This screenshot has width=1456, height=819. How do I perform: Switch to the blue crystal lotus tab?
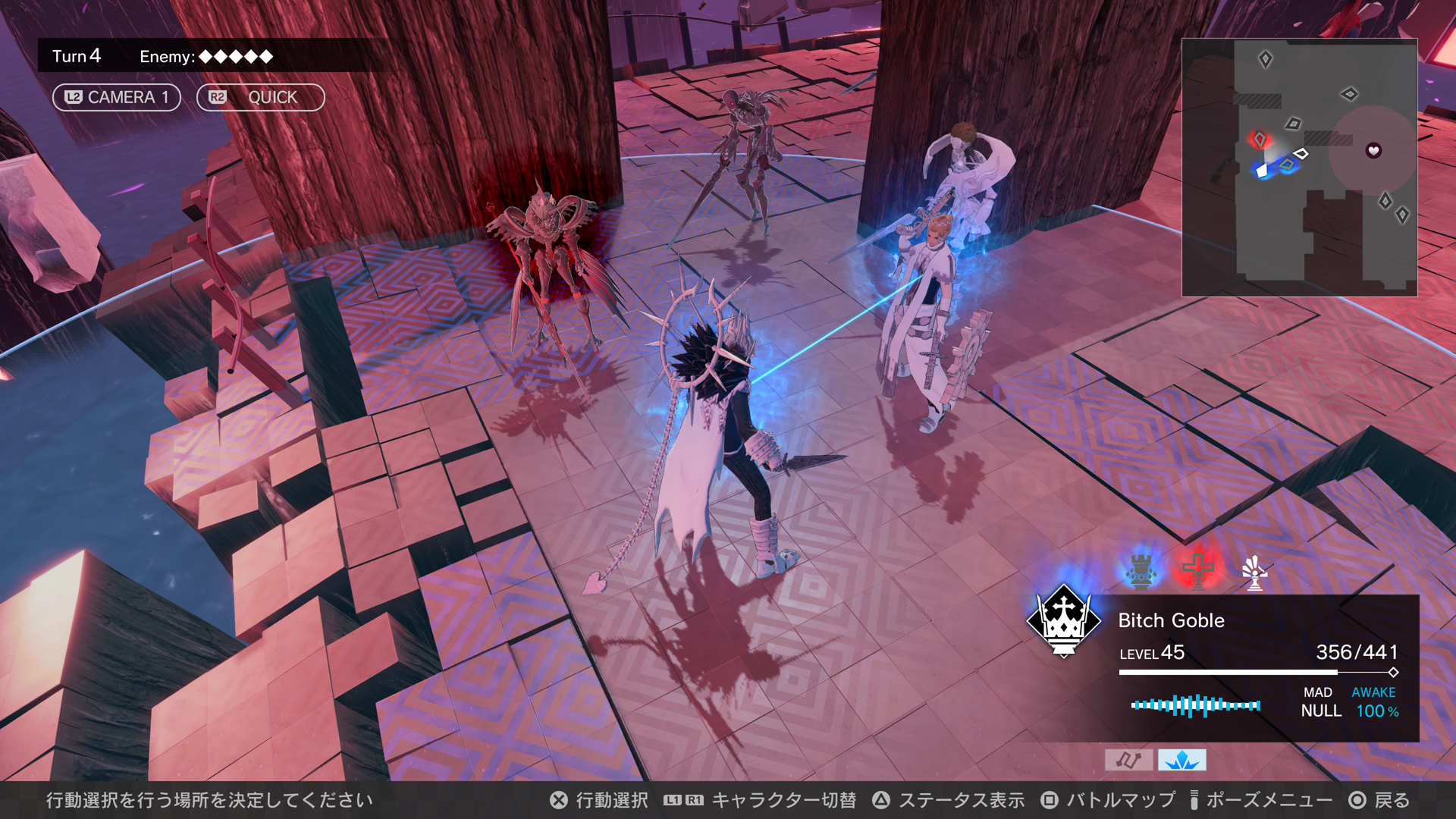[1181, 760]
